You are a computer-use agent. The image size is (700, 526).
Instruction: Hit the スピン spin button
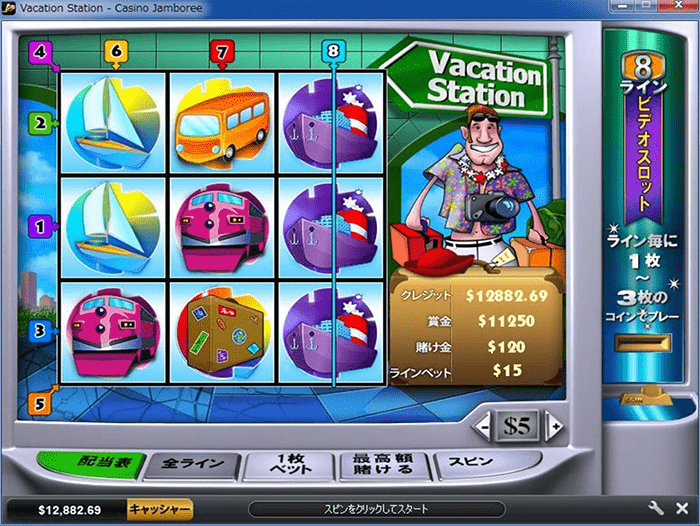469,462
